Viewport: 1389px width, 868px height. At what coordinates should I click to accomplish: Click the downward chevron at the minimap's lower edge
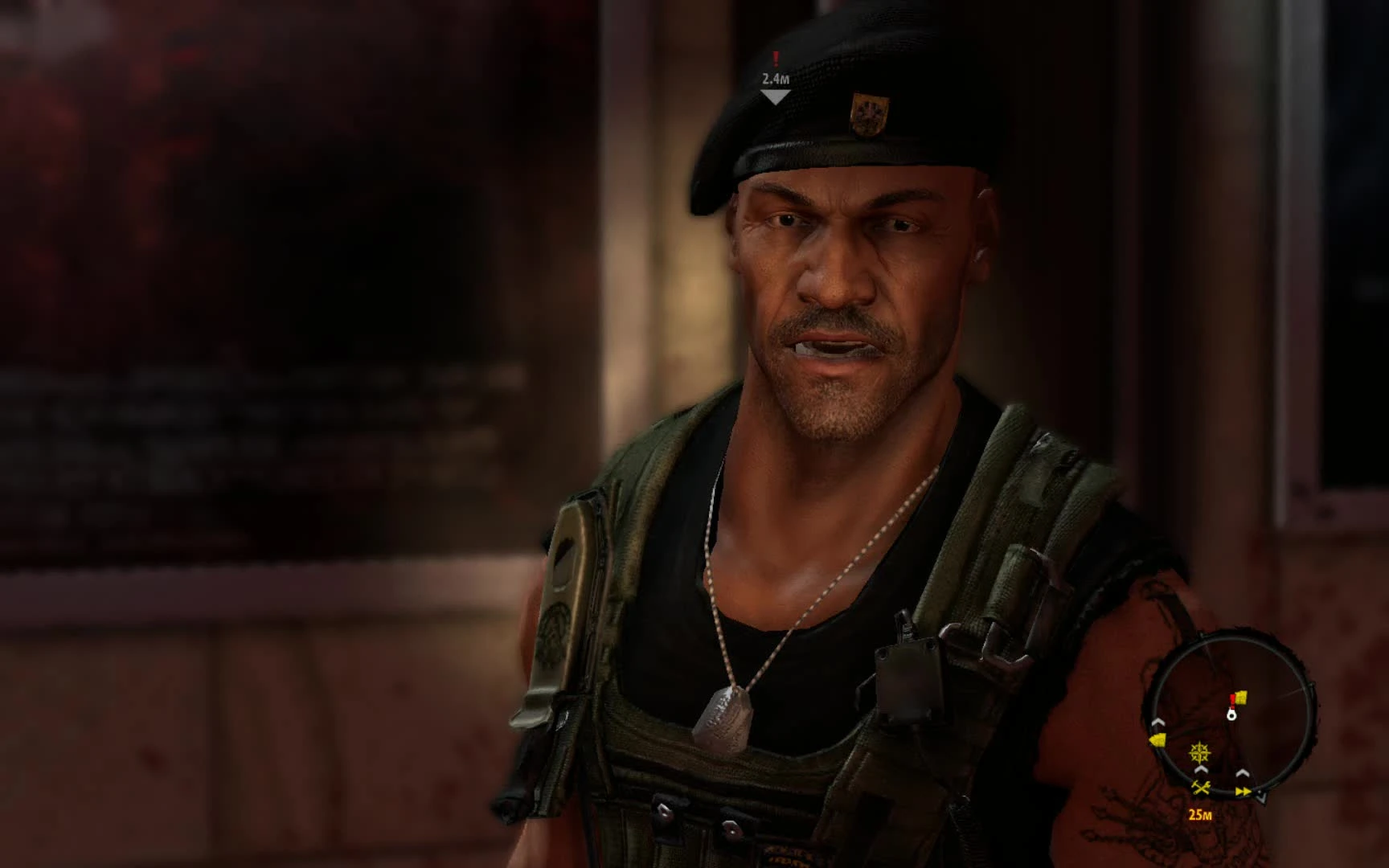click(x=1261, y=797)
